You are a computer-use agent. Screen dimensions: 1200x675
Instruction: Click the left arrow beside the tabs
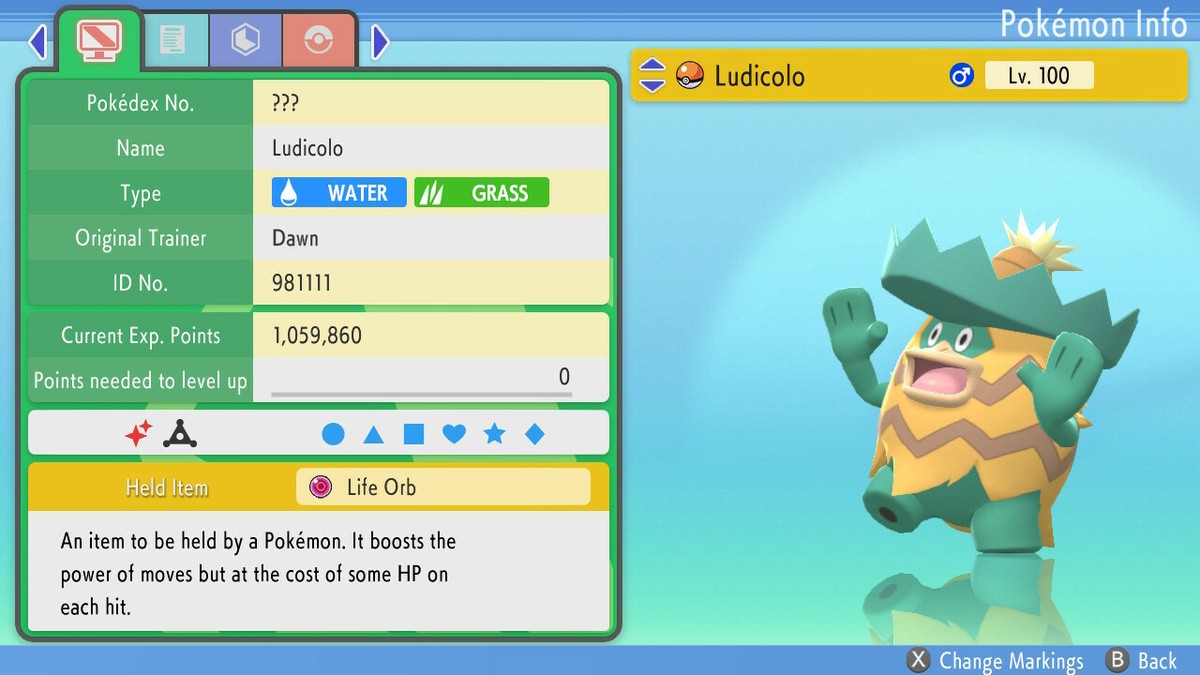click(x=38, y=42)
